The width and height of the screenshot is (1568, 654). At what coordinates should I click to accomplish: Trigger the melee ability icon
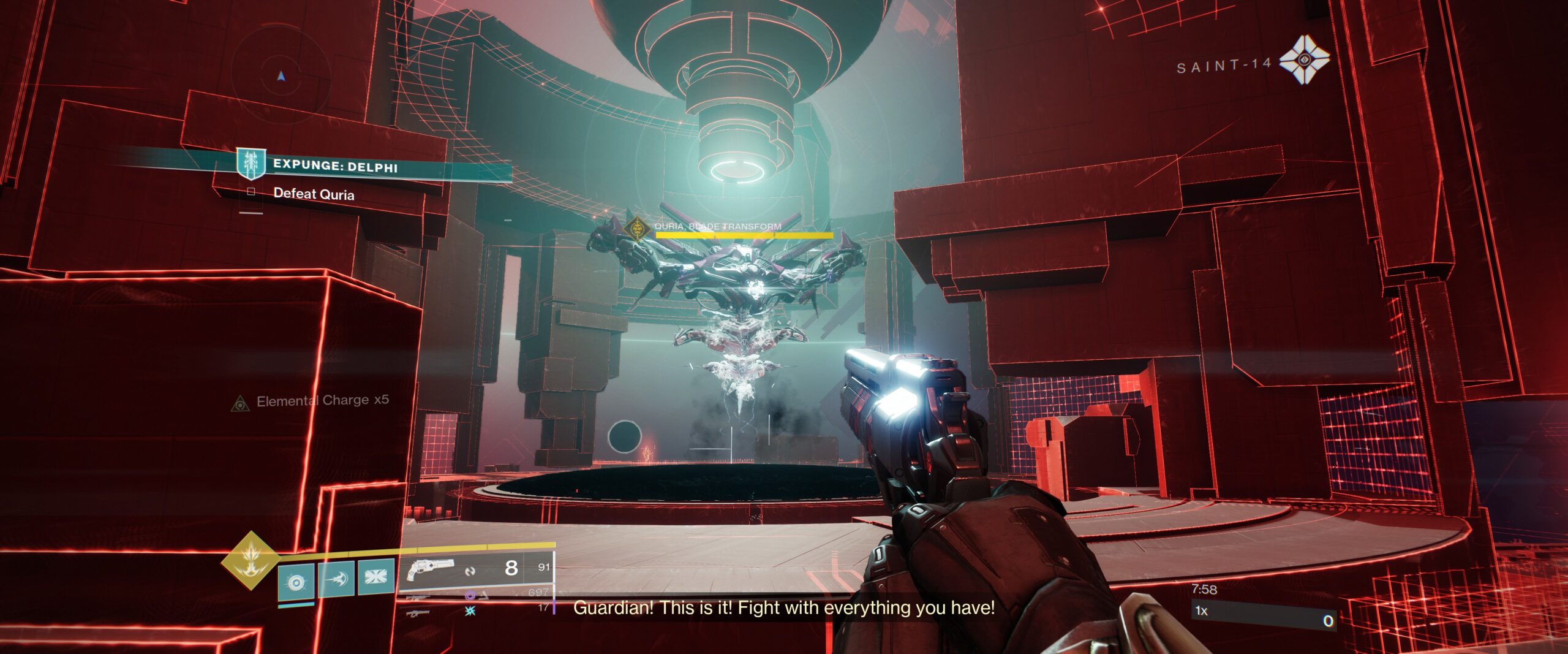click(336, 578)
